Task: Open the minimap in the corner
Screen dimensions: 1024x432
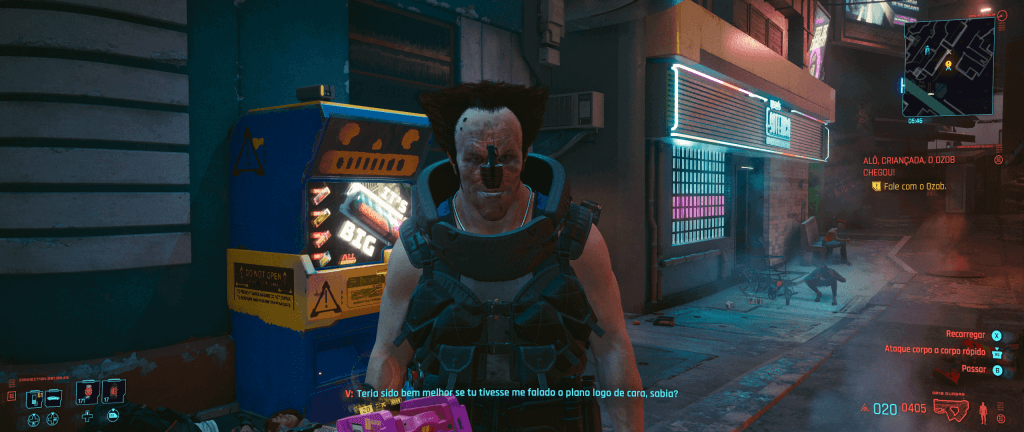Action: click(x=949, y=66)
